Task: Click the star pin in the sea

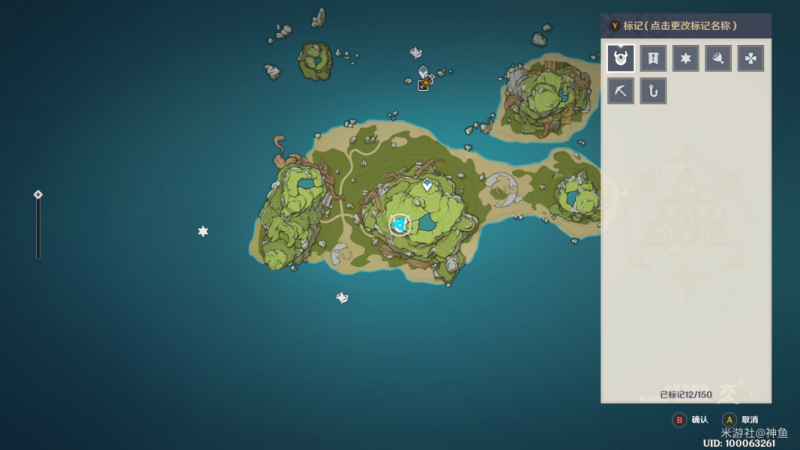Action: 203,232
